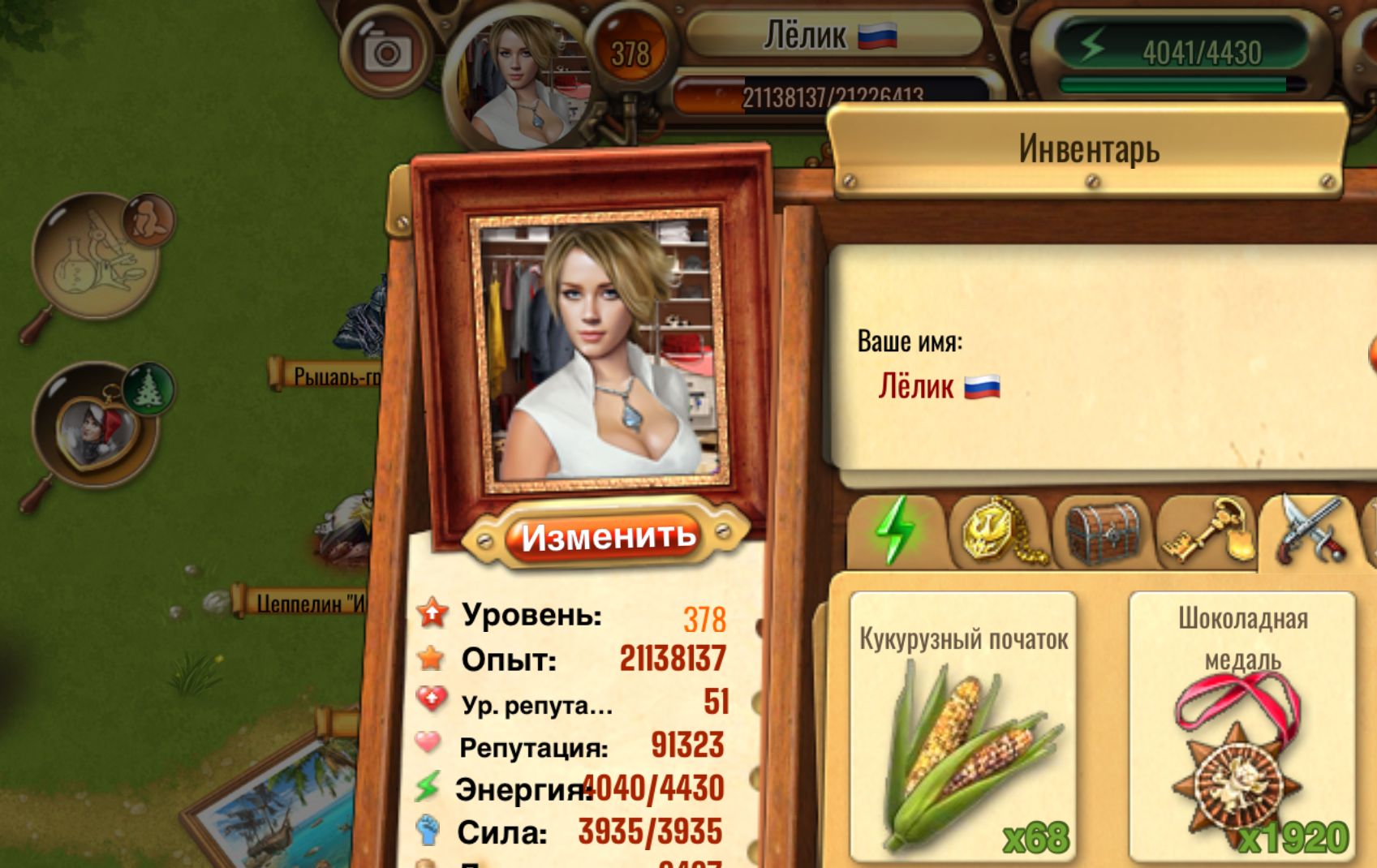
Task: Take a screenshot with camera icon
Action: pyautogui.click(x=386, y=53)
